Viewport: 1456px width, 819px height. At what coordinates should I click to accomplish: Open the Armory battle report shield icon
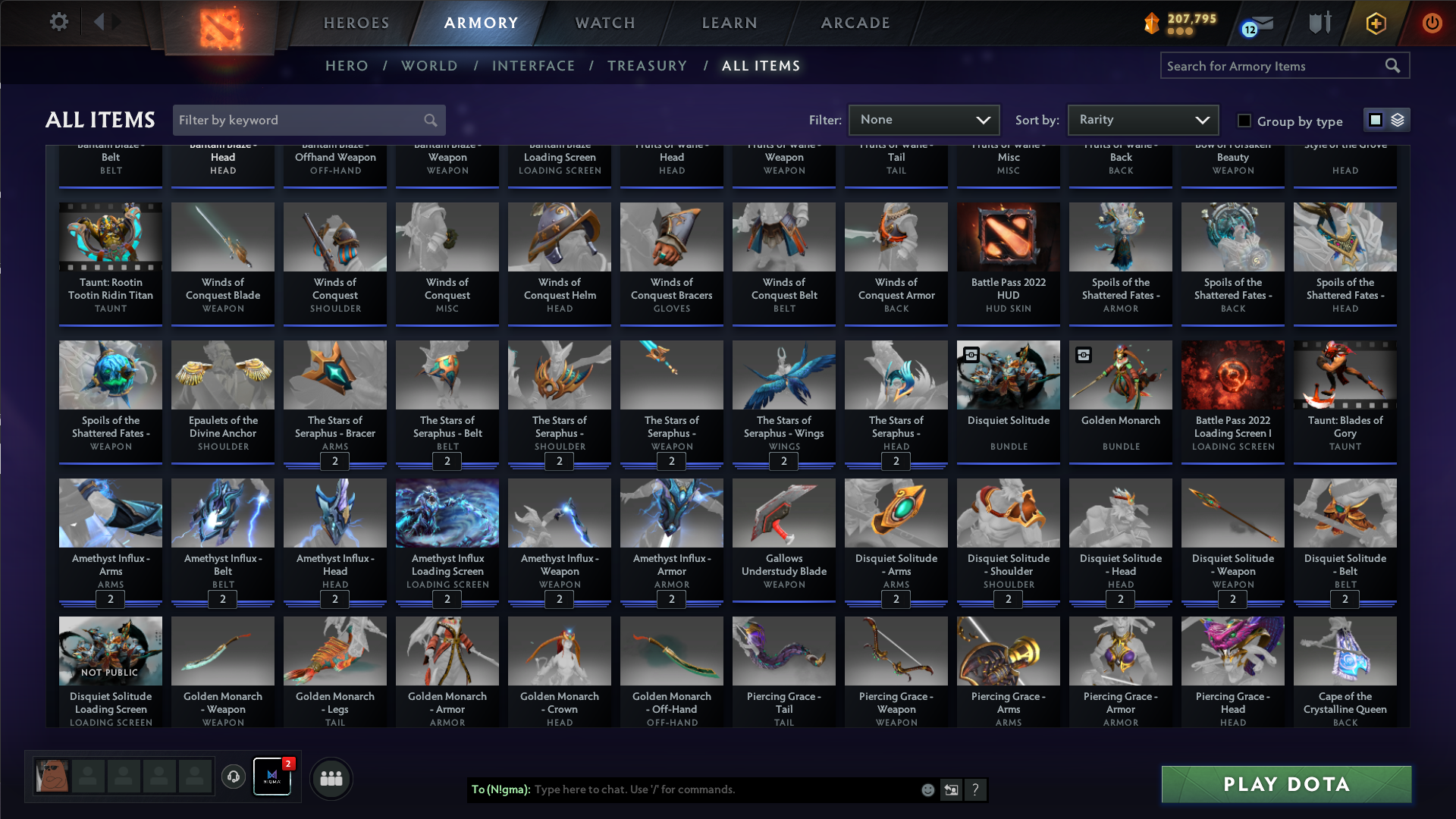(1319, 23)
